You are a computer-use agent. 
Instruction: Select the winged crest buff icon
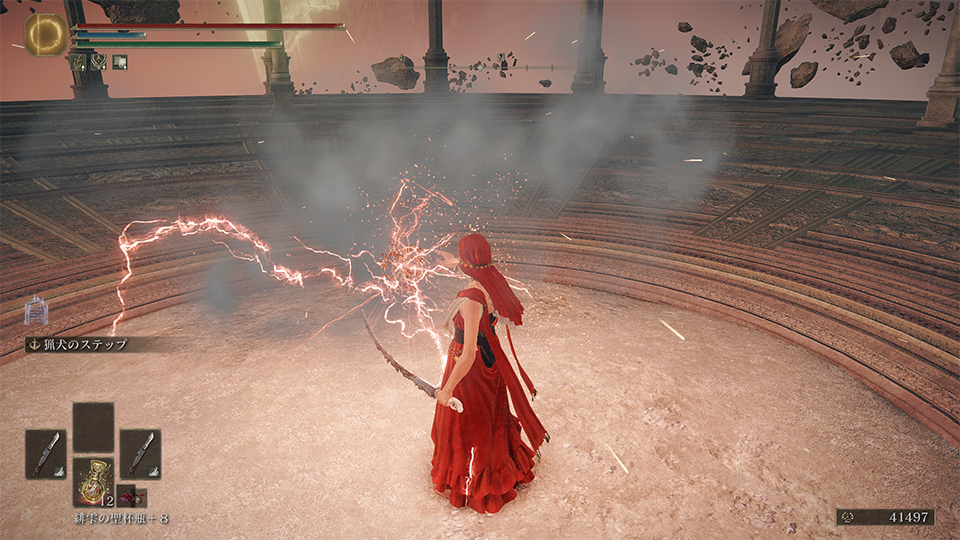[x=99, y=61]
